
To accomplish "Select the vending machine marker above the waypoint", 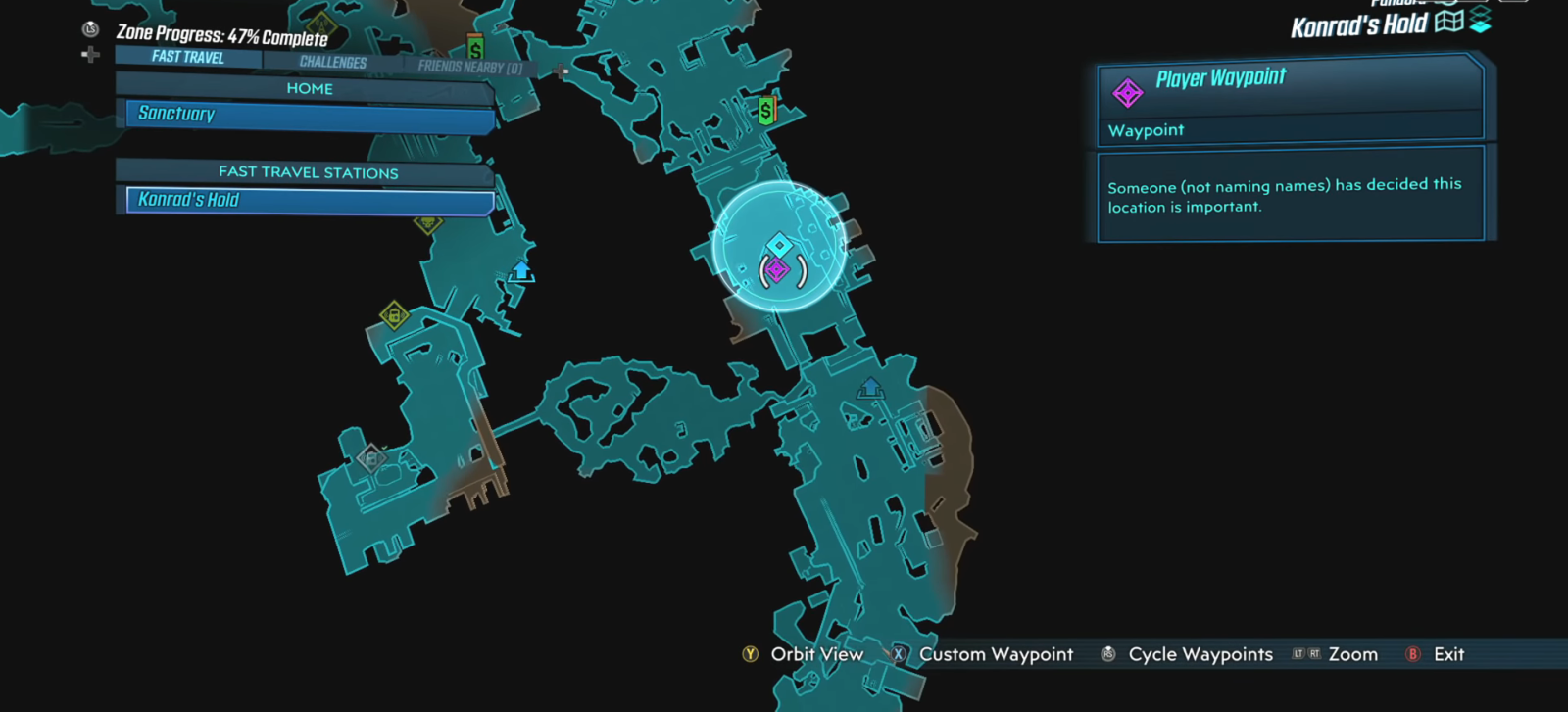I will pyautogui.click(x=766, y=111).
